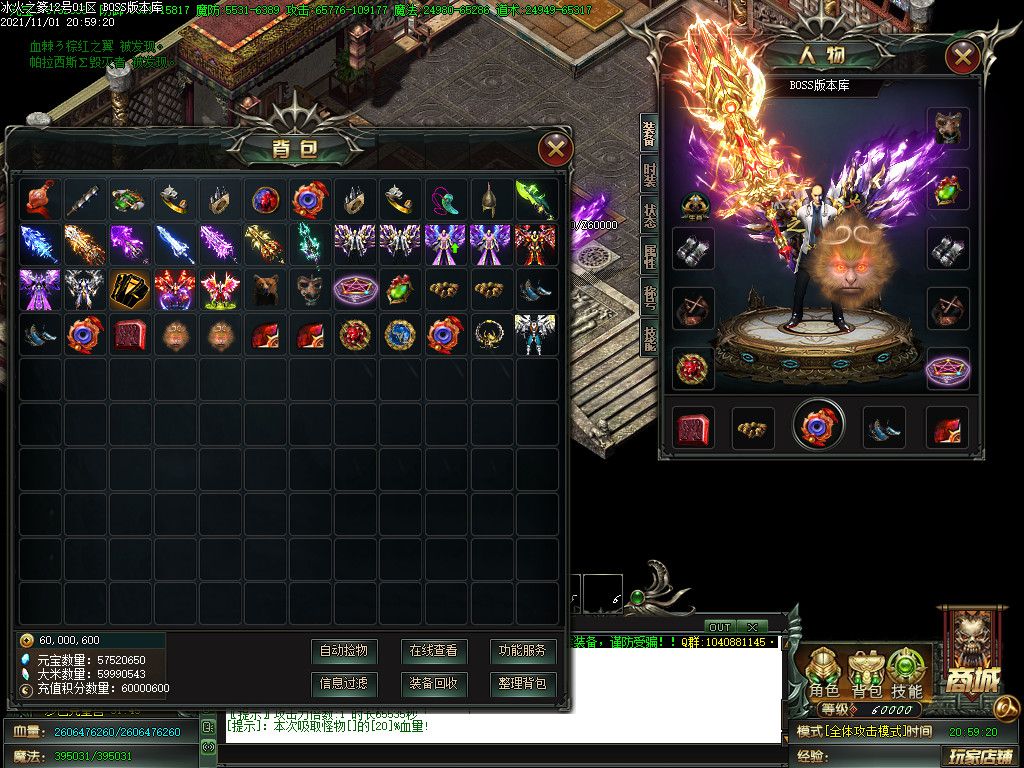Switch to the 时装 fashion tab
The height and width of the screenshot is (768, 1024).
[650, 176]
